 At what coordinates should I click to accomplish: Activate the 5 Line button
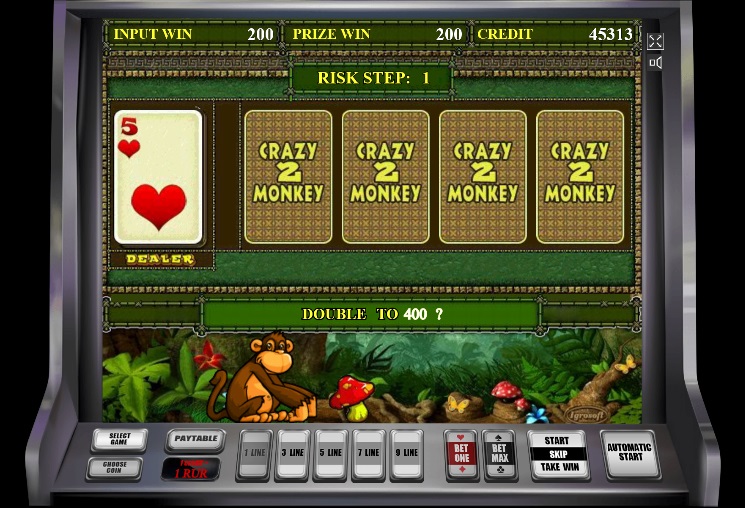(x=331, y=455)
